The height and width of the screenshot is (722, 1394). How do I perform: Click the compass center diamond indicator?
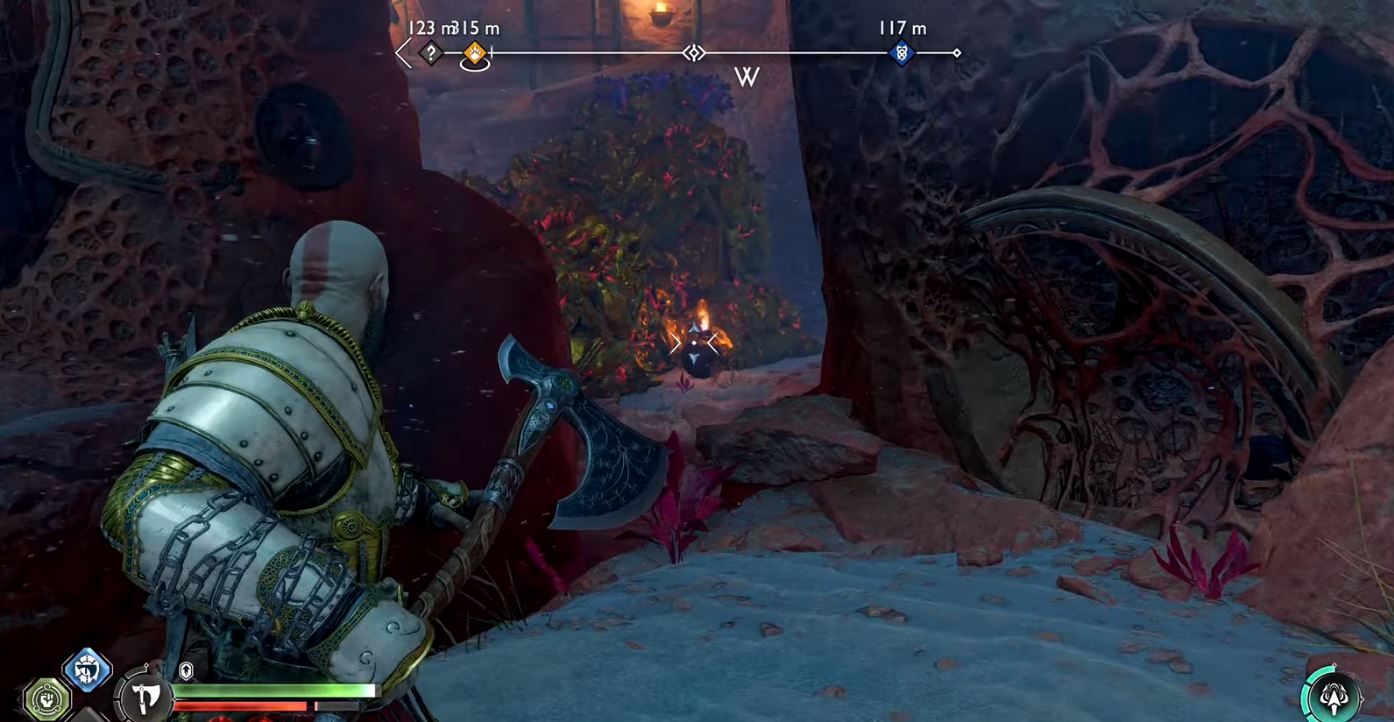694,53
